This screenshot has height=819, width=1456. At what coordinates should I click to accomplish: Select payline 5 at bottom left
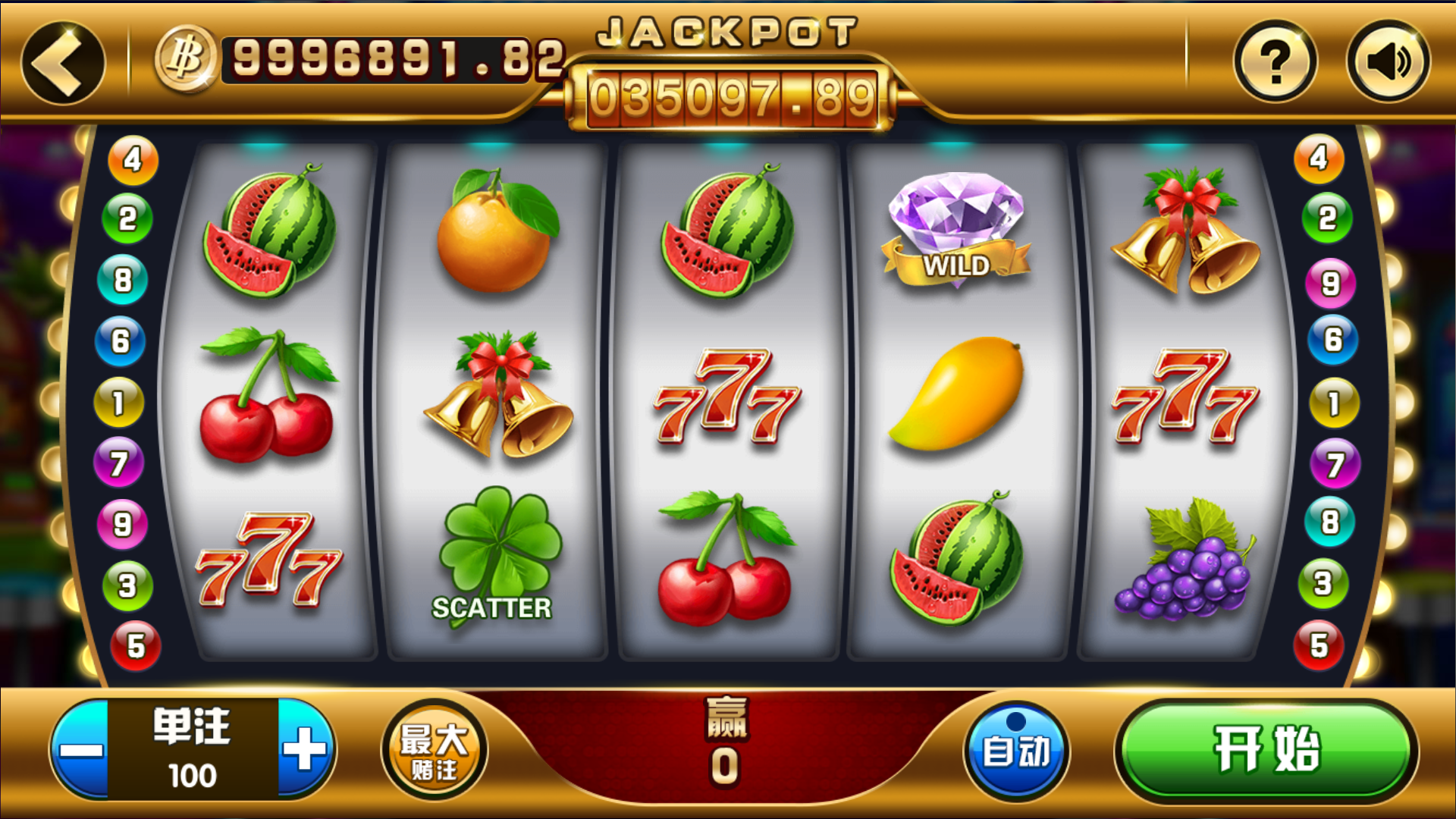pos(135,647)
